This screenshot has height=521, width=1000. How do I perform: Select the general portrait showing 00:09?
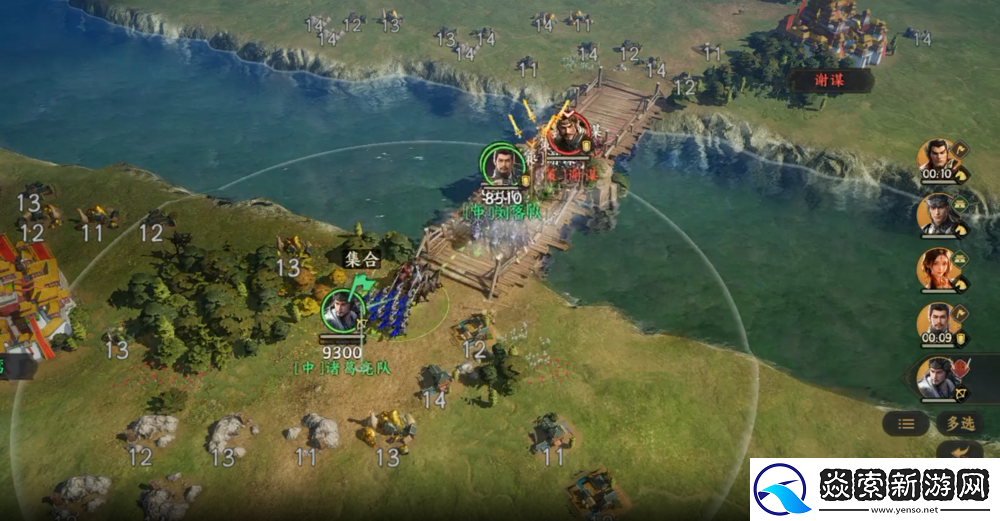pyautogui.click(x=937, y=323)
